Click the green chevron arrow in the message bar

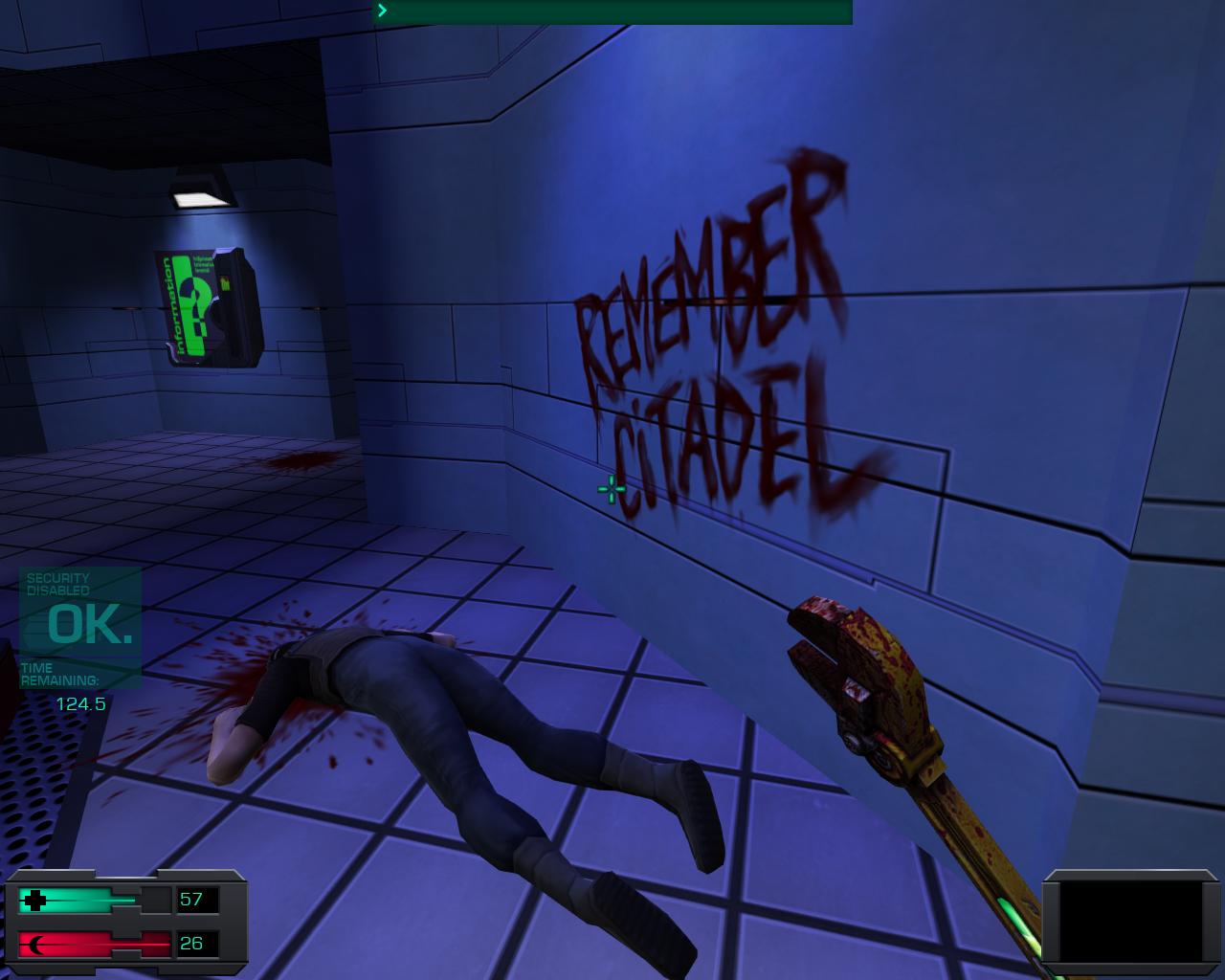tap(381, 11)
